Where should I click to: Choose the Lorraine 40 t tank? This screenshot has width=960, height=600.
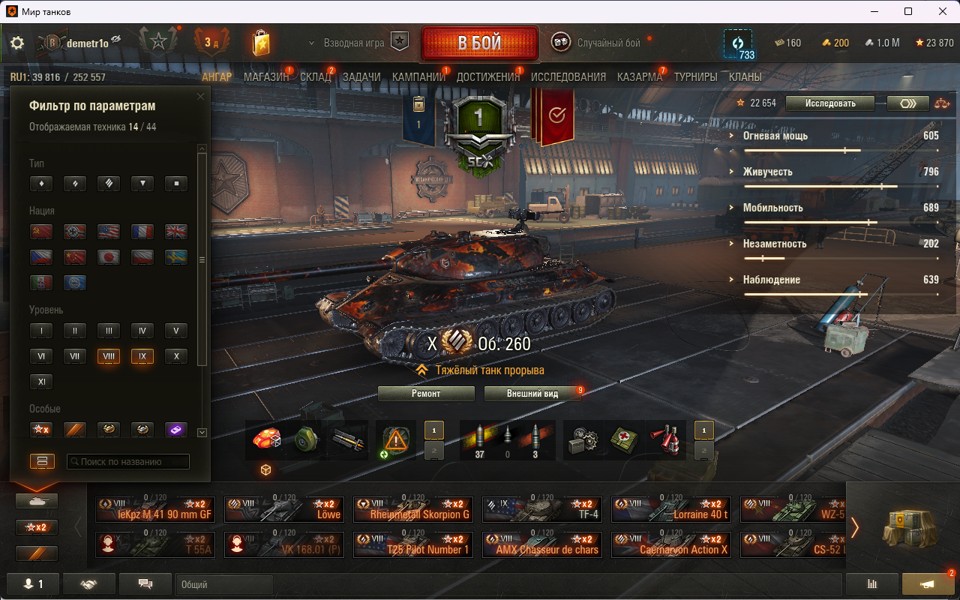[x=673, y=510]
